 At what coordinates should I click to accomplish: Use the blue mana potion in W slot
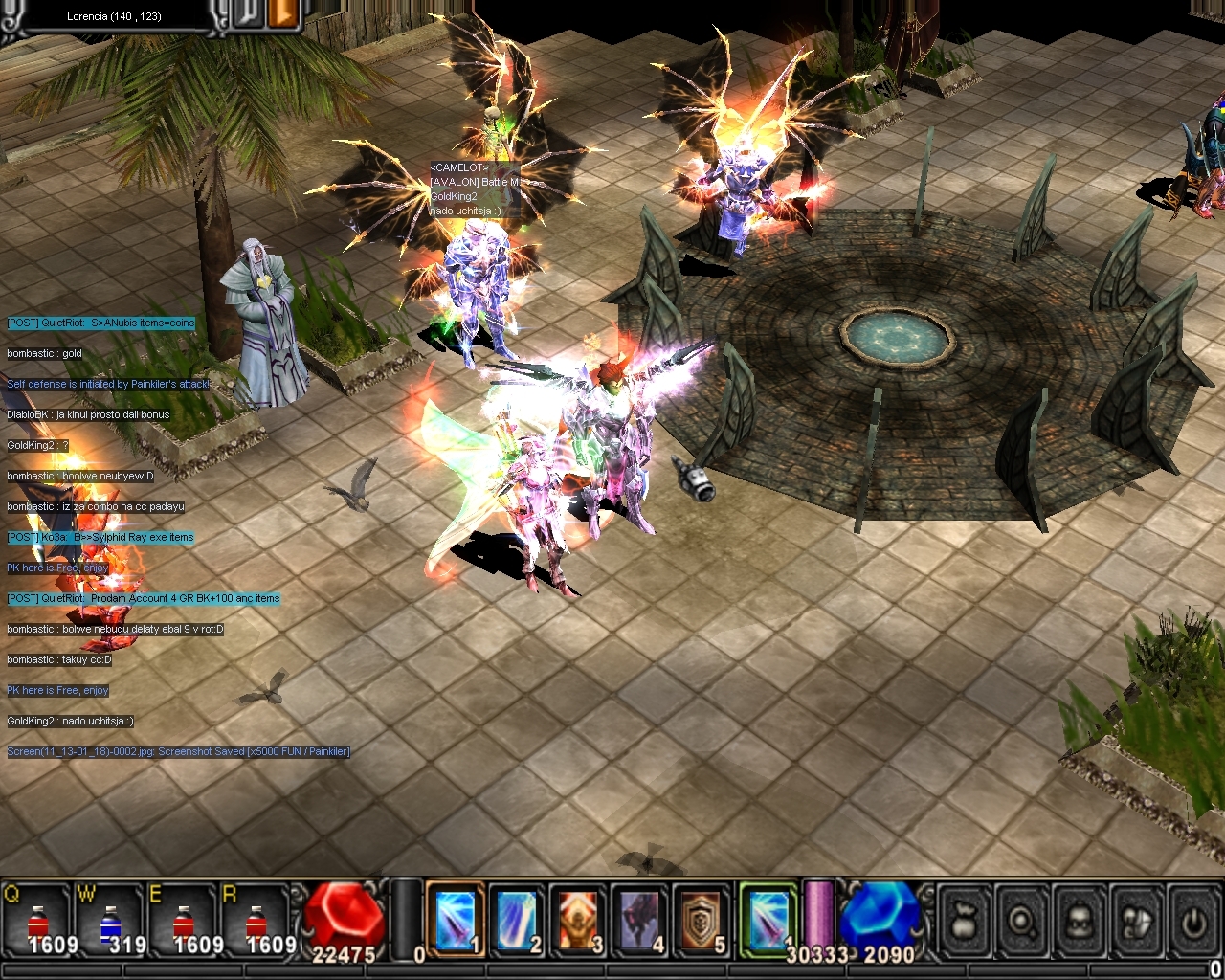111,923
